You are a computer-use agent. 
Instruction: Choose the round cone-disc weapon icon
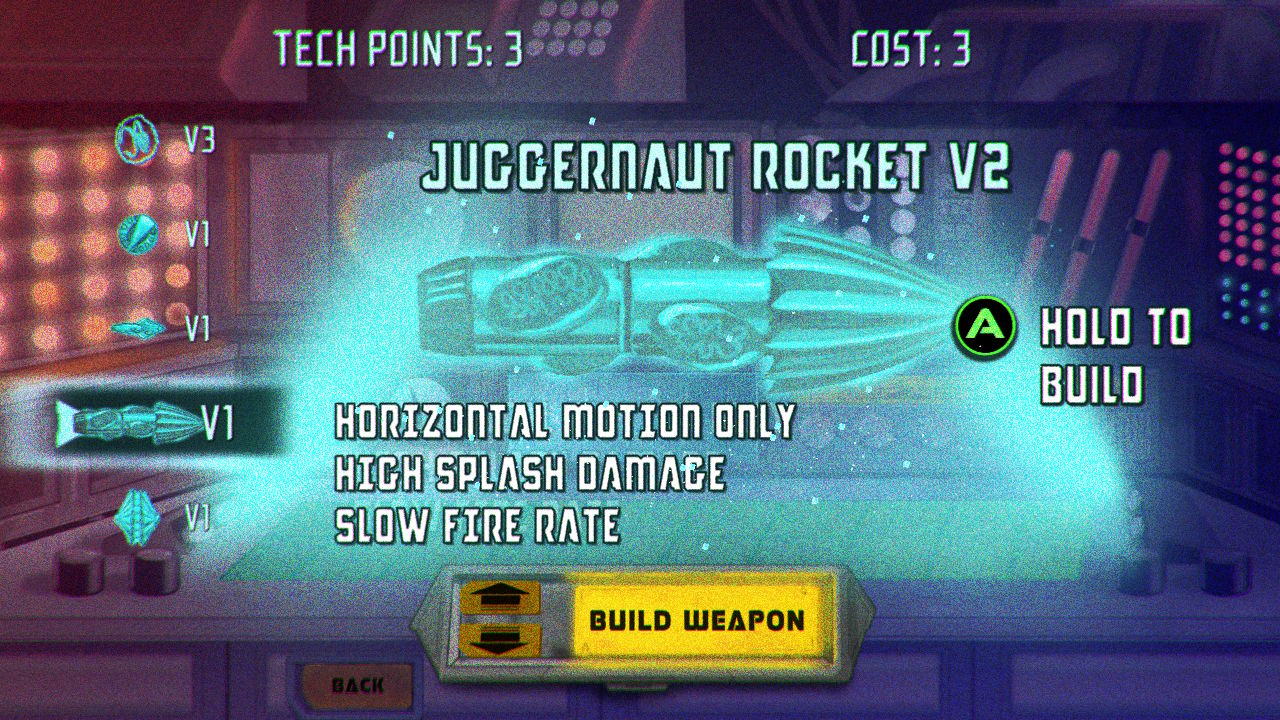tap(138, 233)
